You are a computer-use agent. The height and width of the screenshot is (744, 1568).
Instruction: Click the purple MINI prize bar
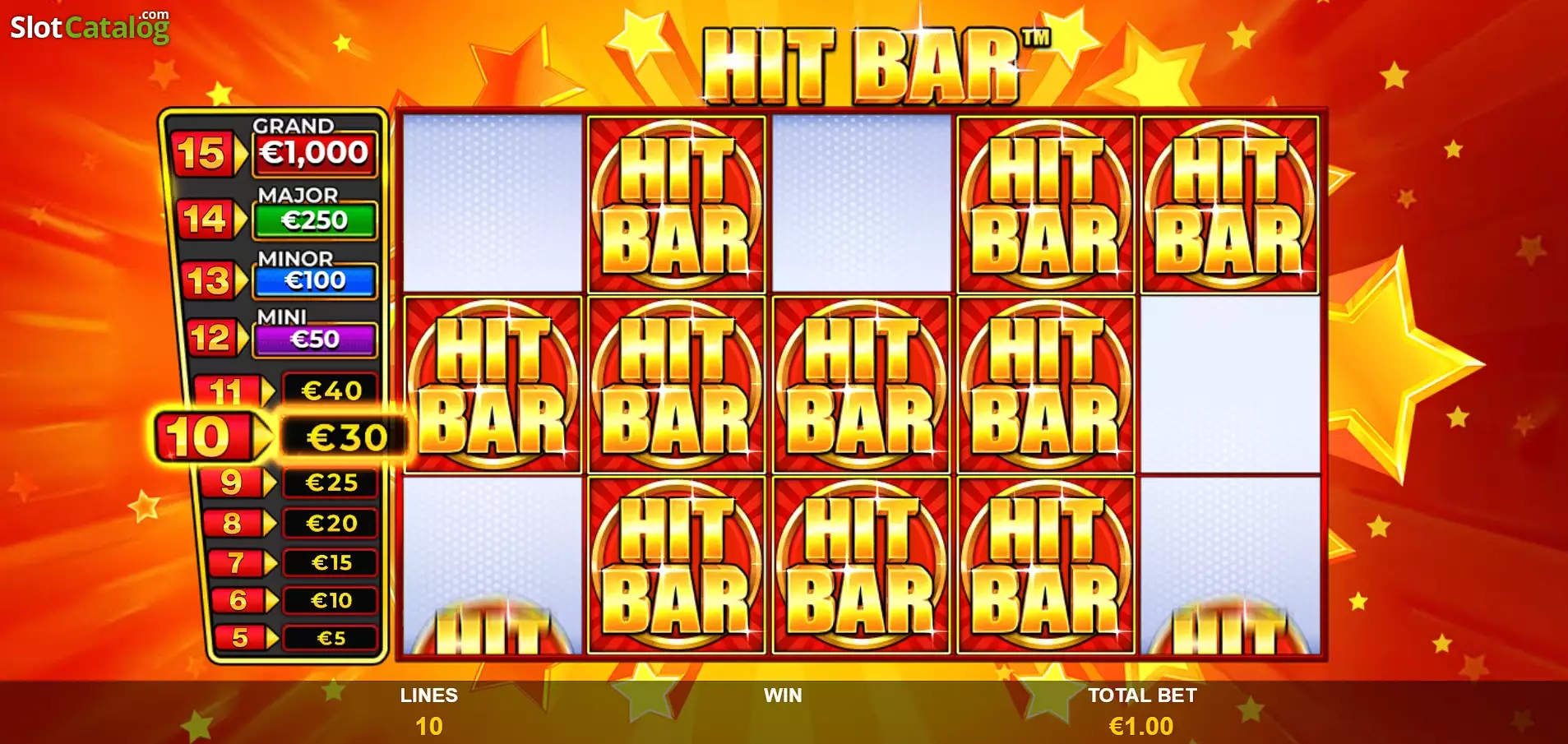click(317, 339)
